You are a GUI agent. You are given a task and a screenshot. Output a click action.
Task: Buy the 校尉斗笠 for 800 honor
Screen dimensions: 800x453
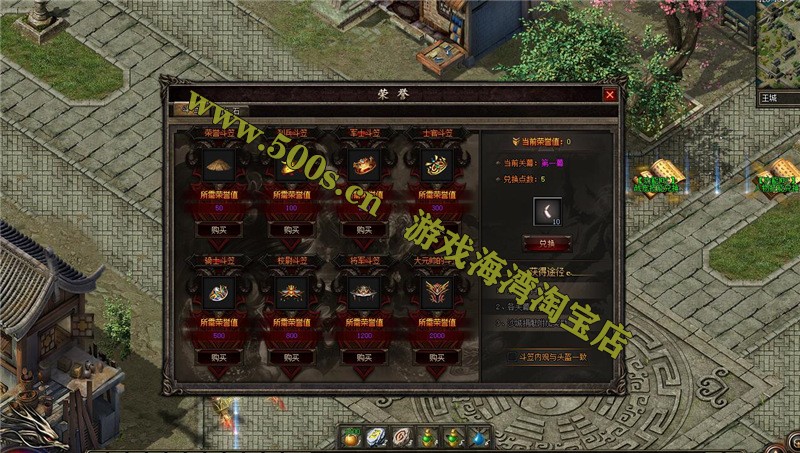click(292, 356)
